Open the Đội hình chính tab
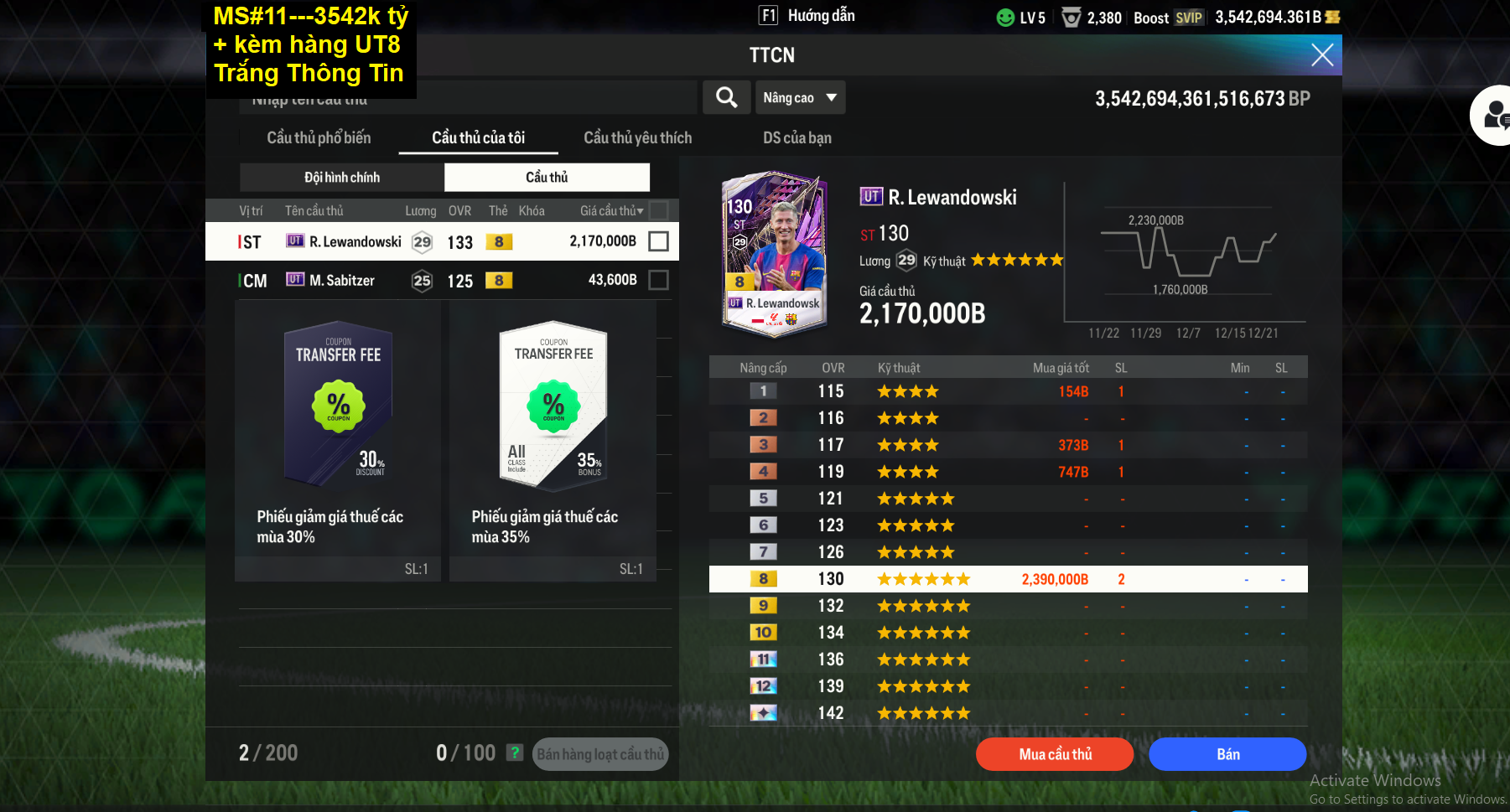The height and width of the screenshot is (812, 1510). pyautogui.click(x=340, y=177)
